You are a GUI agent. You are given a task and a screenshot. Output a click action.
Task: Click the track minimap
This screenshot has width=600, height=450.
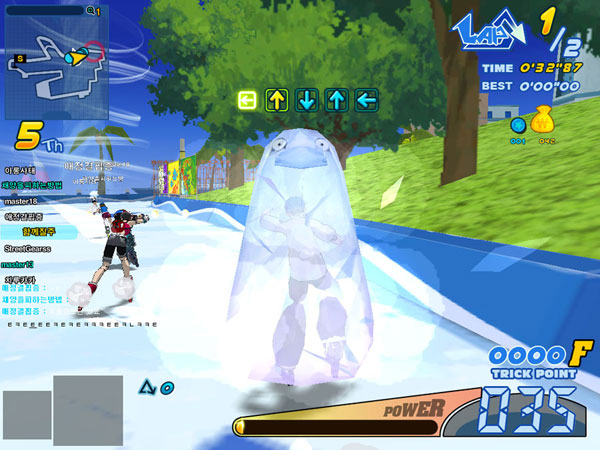tap(58, 67)
